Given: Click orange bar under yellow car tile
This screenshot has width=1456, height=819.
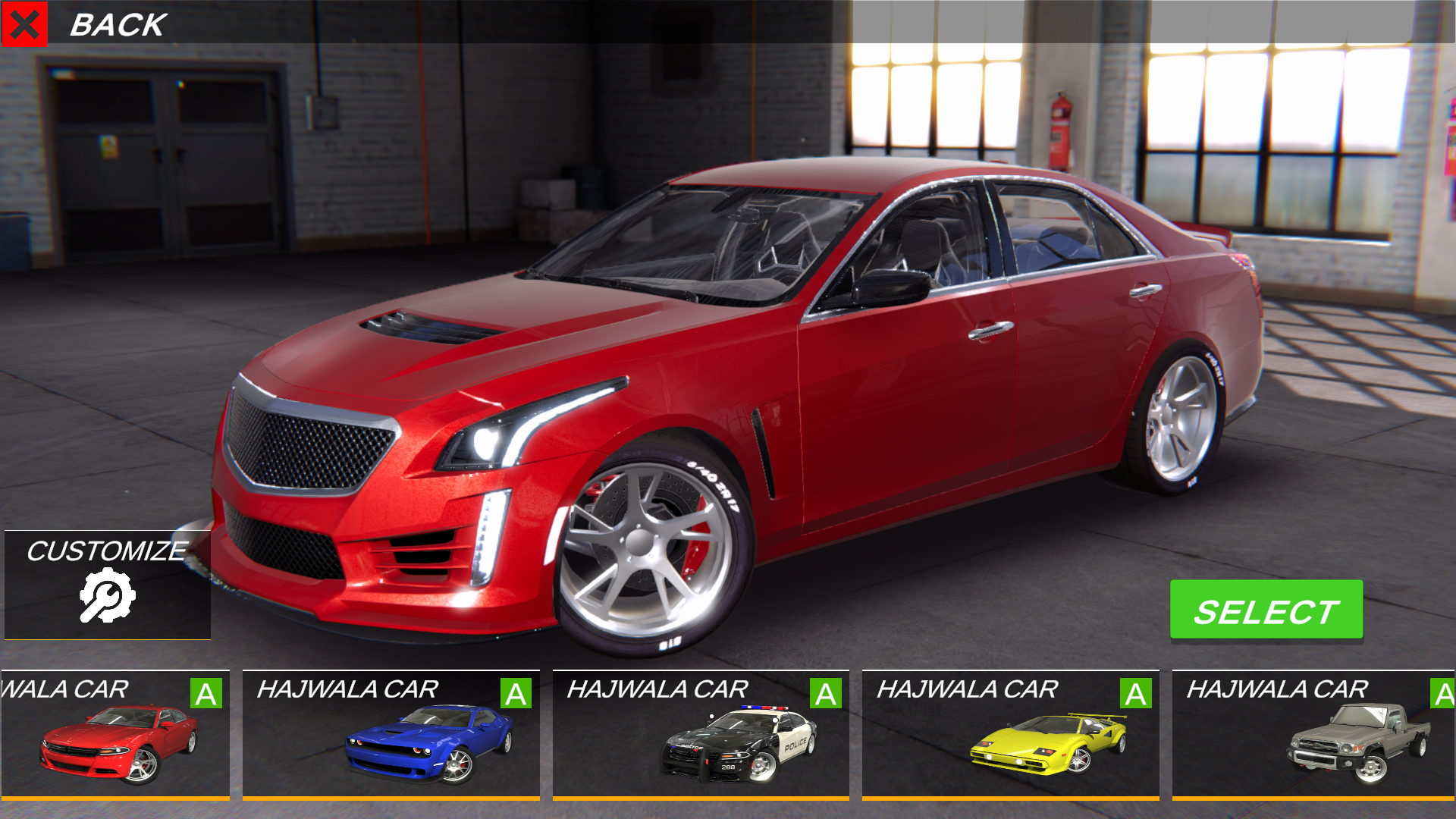Looking at the screenshot, I should (1010, 800).
